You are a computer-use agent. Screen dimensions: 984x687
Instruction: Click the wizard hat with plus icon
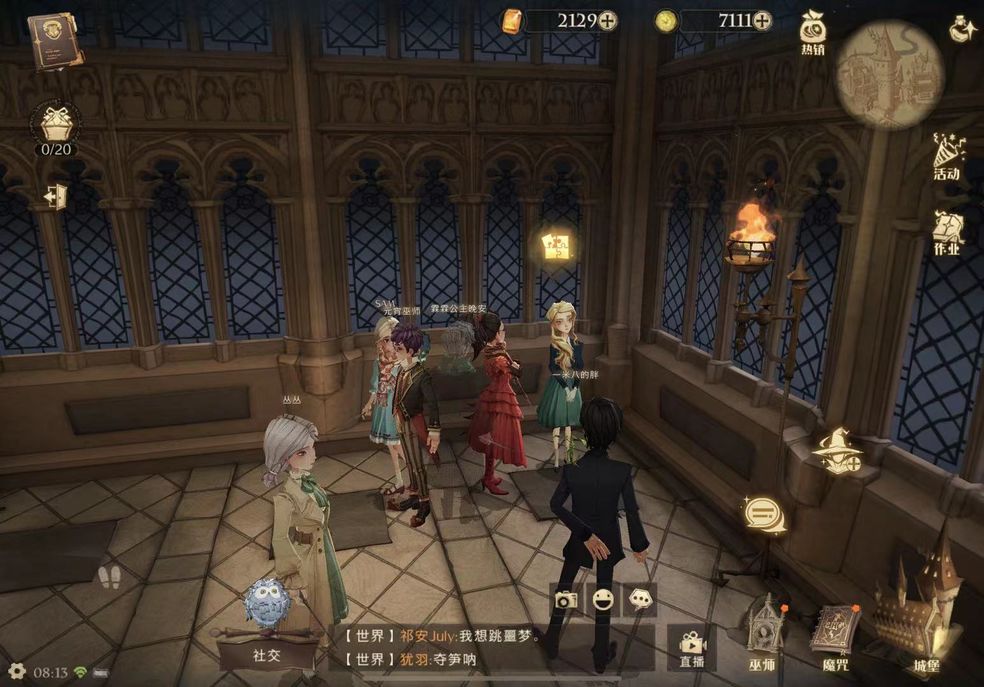click(x=837, y=452)
